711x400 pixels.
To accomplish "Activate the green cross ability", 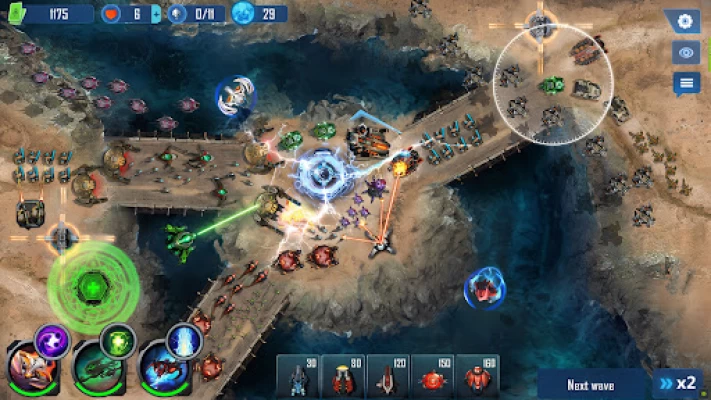I will coord(118,341).
